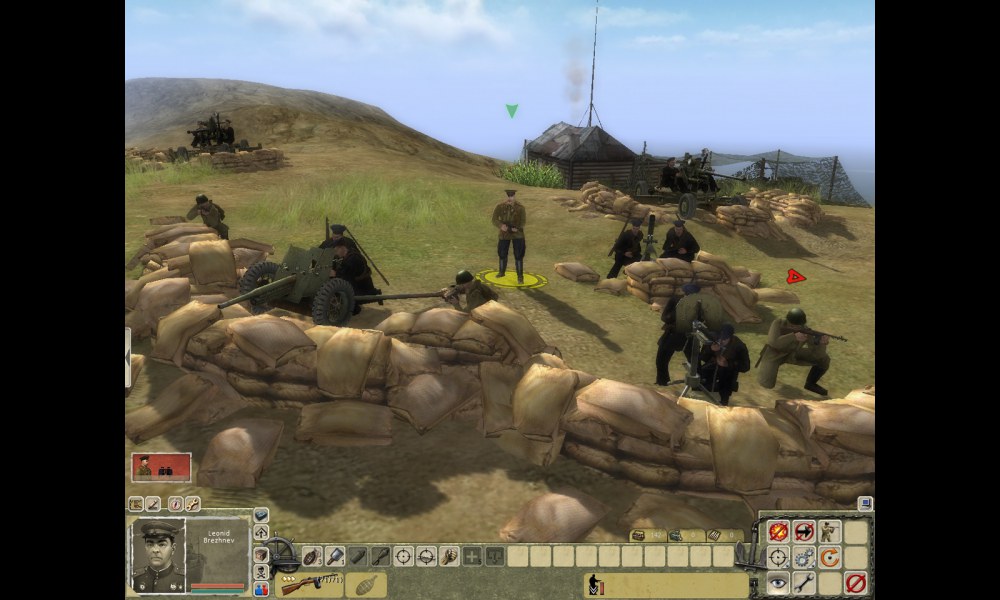
Task: Click the map scroll icon
Action: click(136, 504)
